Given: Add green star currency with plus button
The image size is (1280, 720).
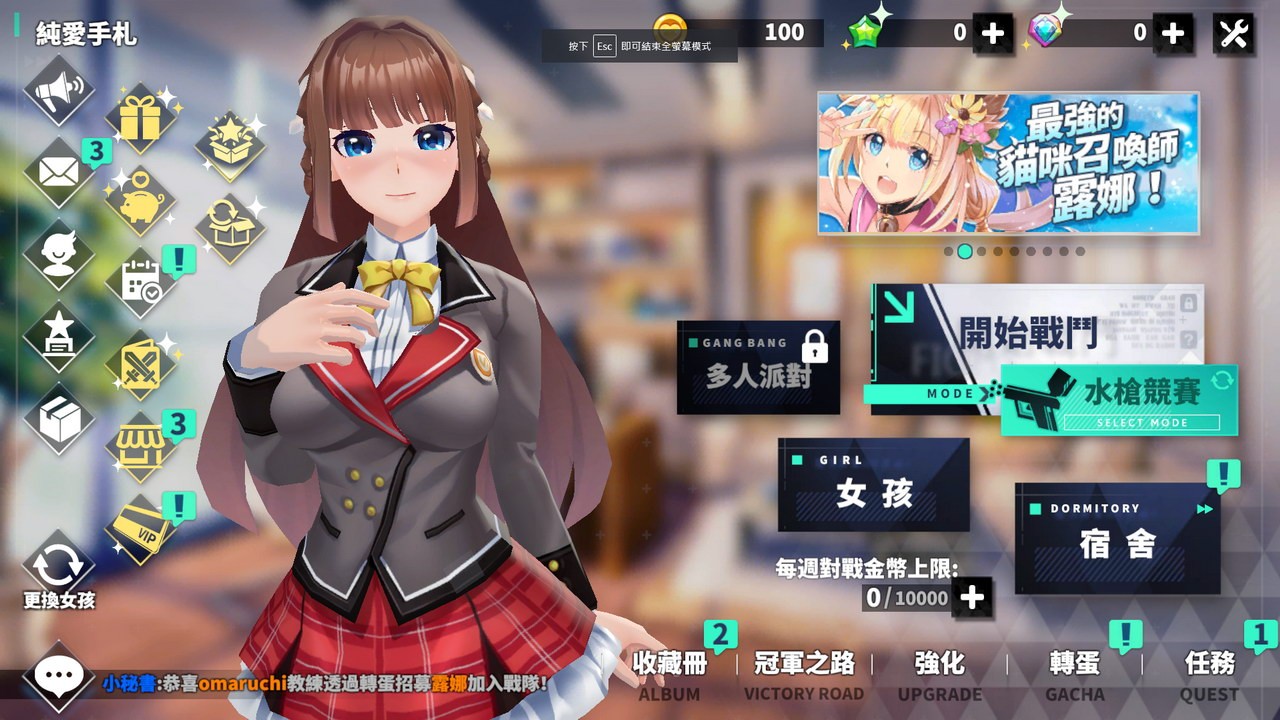Looking at the screenshot, I should 992,33.
